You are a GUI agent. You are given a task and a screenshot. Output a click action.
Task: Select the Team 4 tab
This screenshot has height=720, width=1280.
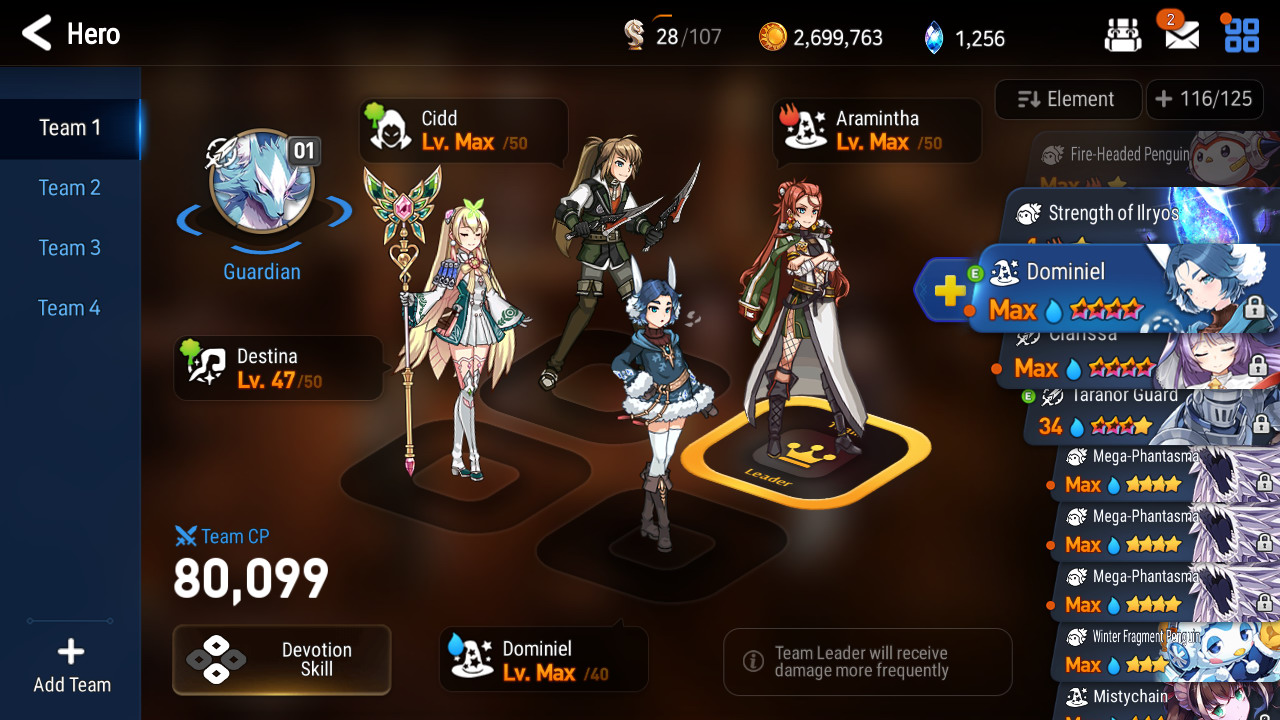coord(70,308)
